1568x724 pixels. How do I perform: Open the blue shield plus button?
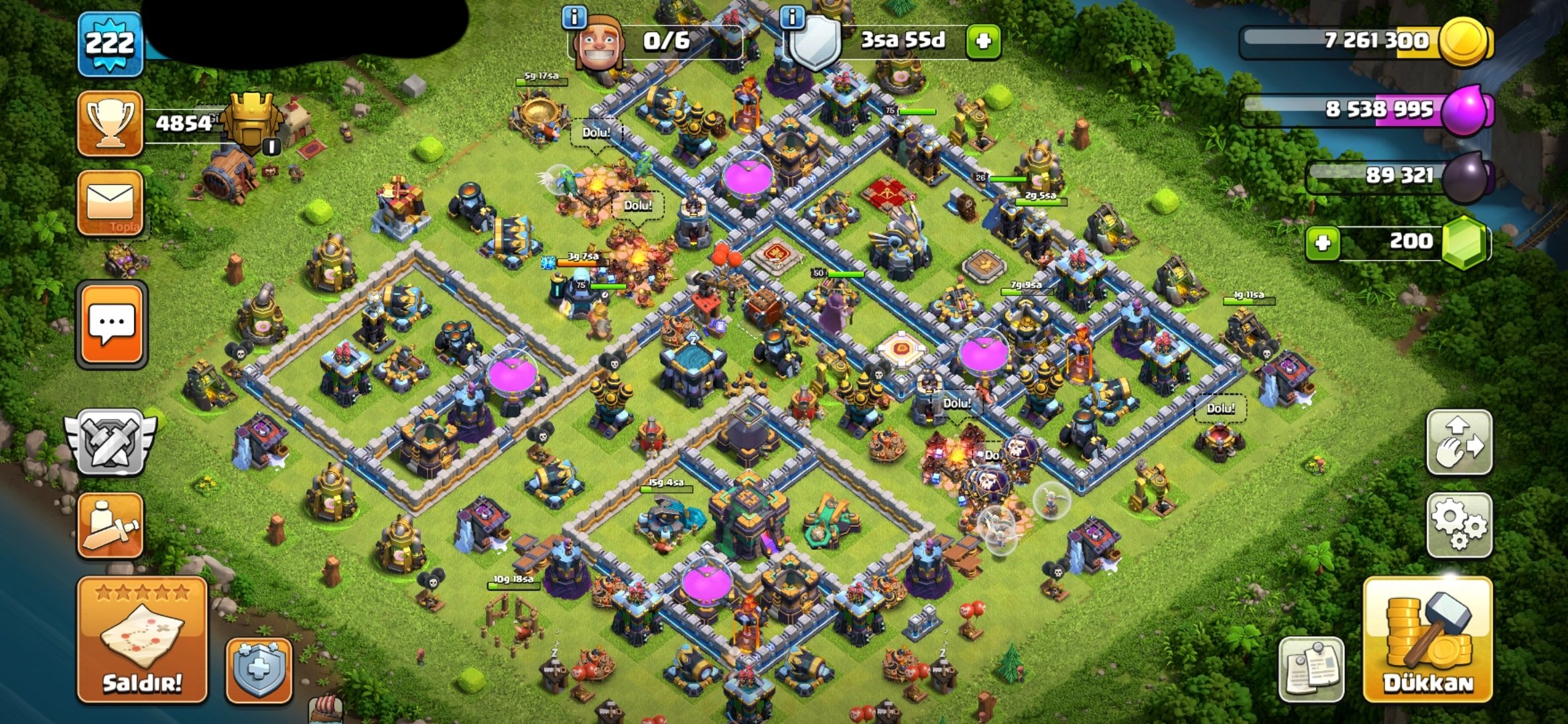point(259,670)
